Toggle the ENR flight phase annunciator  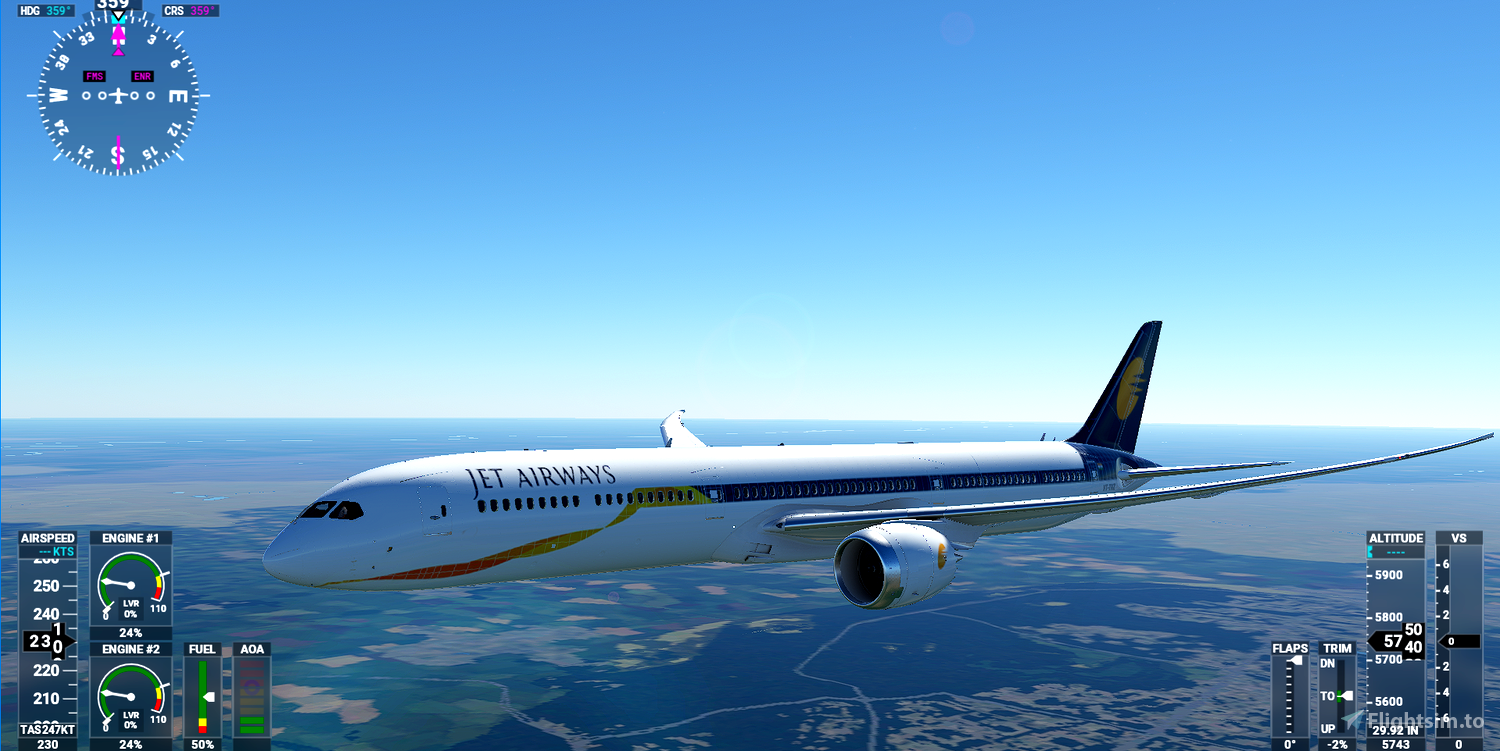141,75
